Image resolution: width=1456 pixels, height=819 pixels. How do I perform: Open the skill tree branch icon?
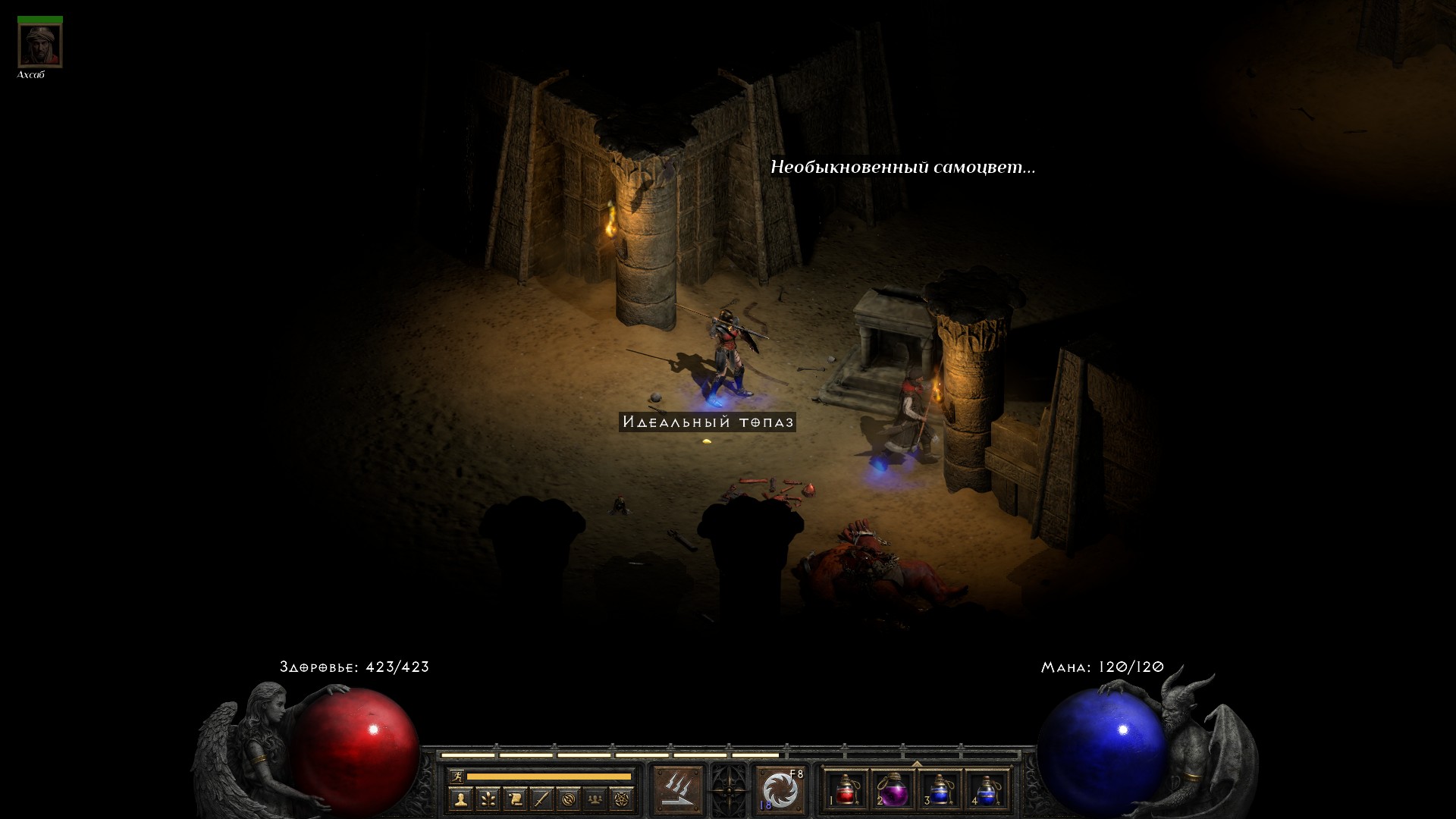click(x=488, y=799)
